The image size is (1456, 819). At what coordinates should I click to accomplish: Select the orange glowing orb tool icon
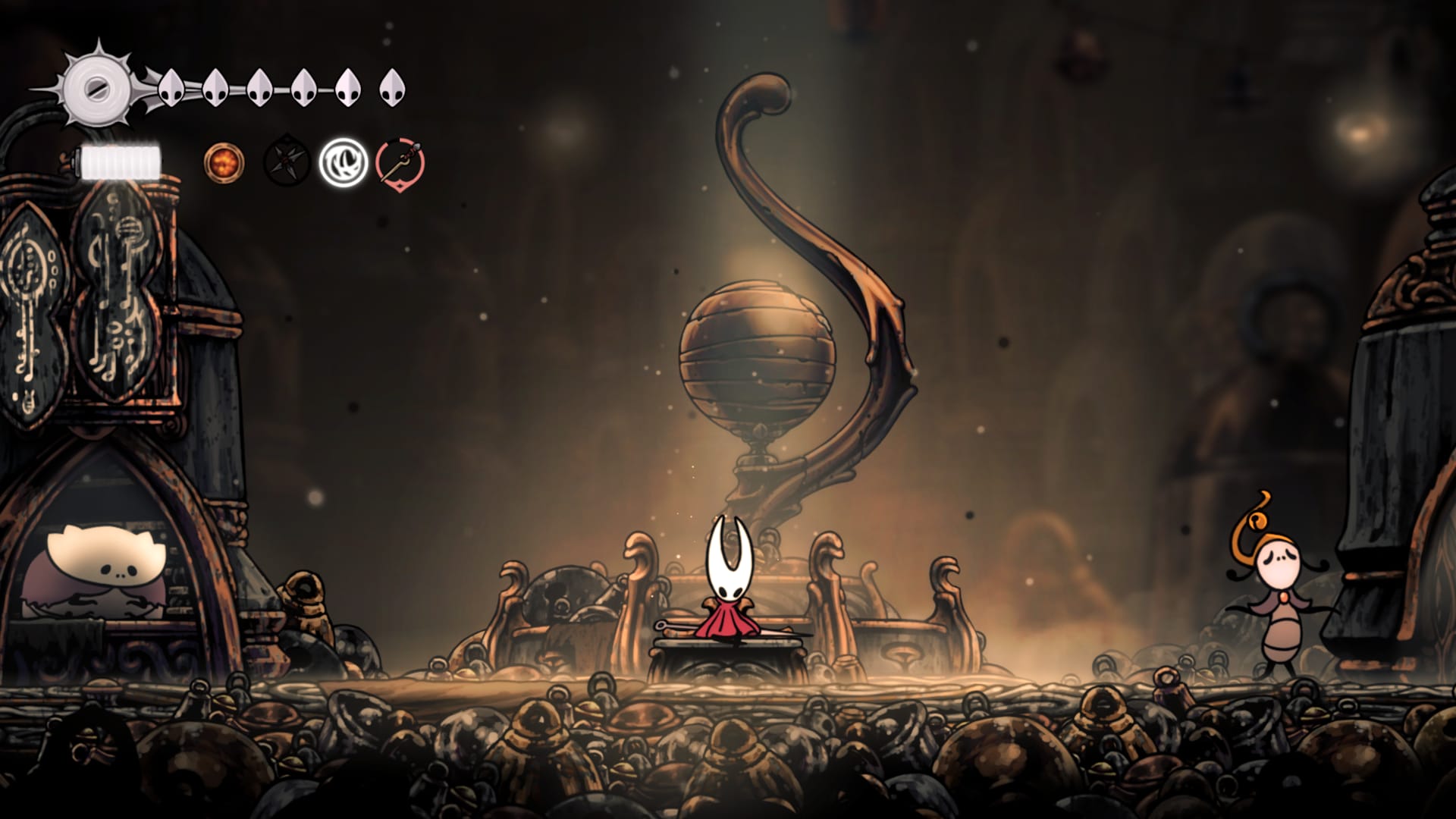pos(224,162)
